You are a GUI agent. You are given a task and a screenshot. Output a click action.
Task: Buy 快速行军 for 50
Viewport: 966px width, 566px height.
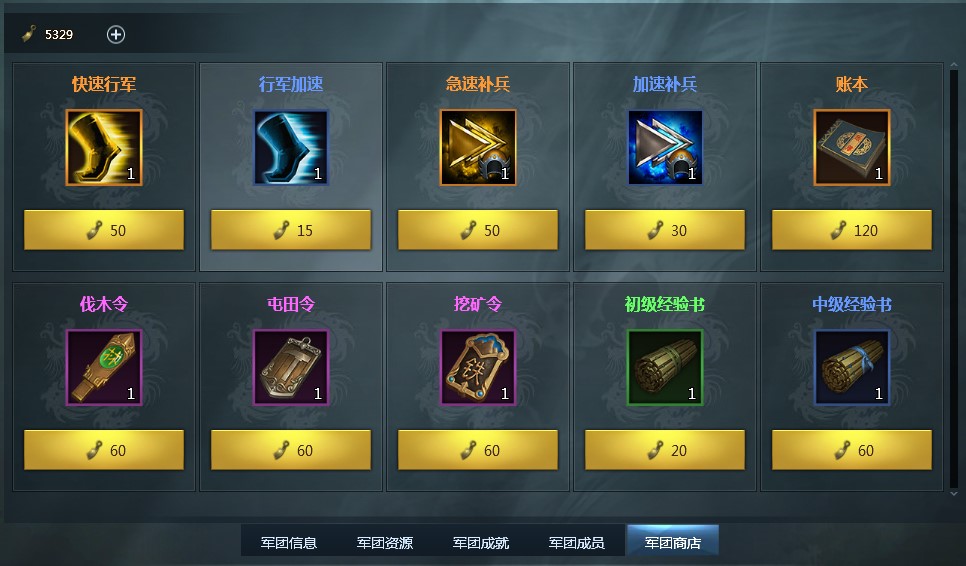104,230
